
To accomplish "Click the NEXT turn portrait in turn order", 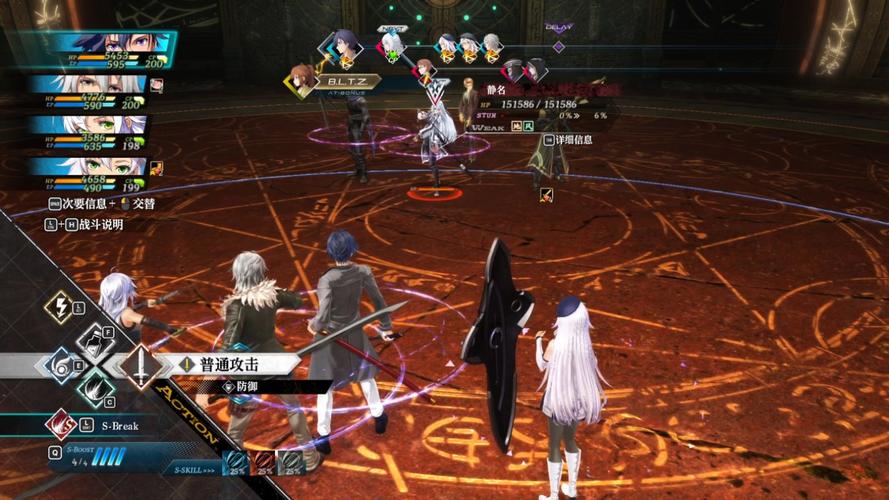I will coord(393,44).
